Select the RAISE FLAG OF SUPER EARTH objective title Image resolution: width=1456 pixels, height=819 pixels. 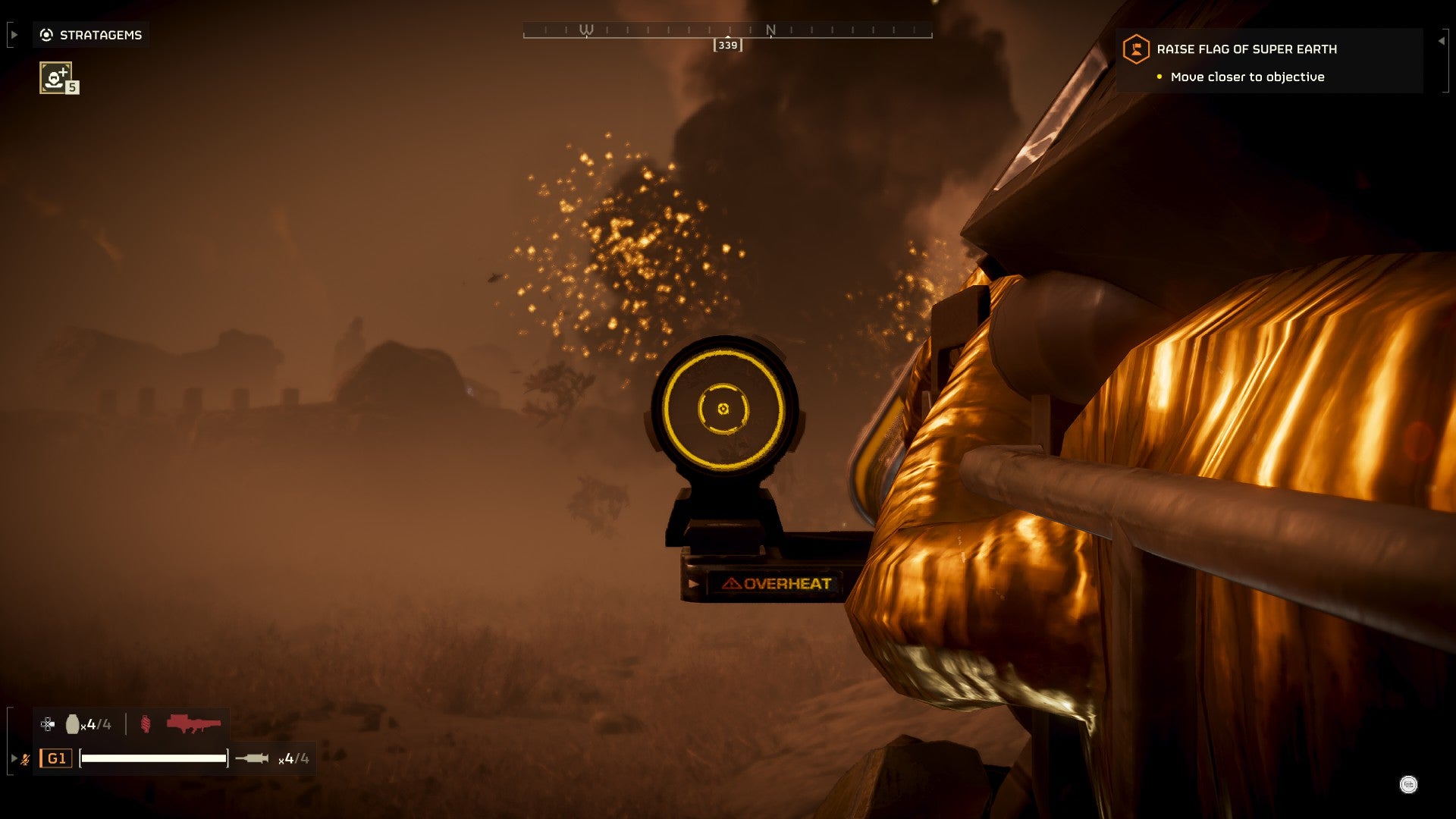pos(1247,49)
